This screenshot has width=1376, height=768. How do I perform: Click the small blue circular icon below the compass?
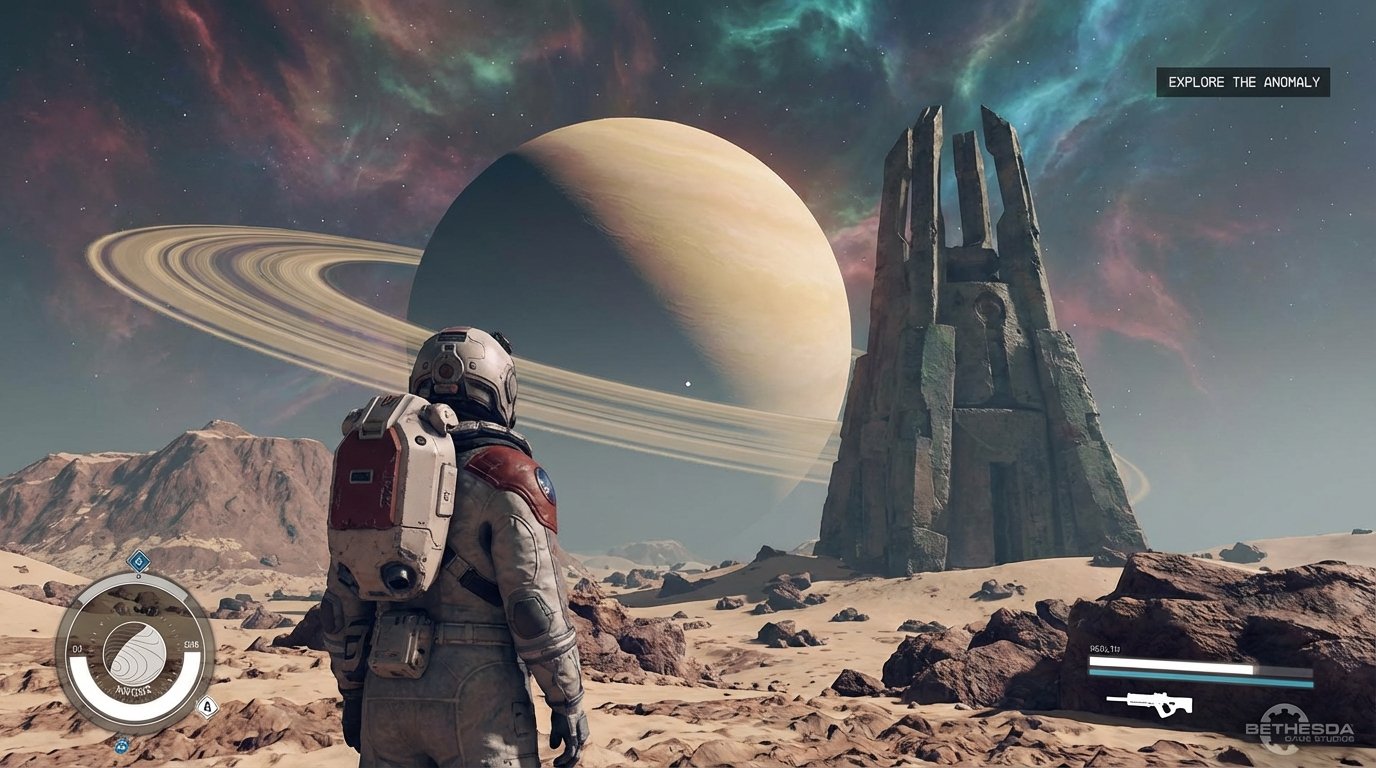121,748
